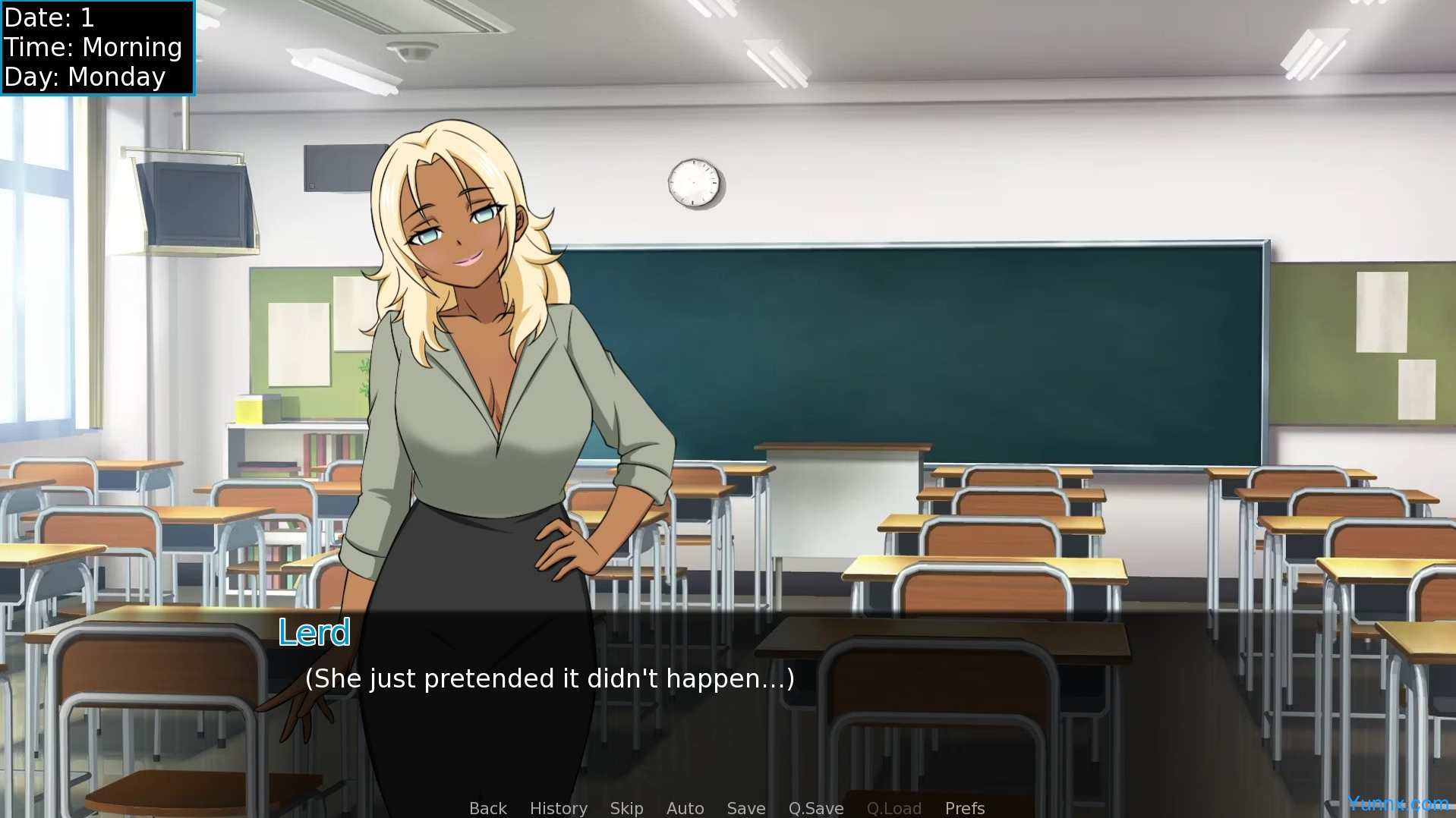The image size is (1456, 818).
Task: Quick save with Q.Save
Action: tap(815, 808)
